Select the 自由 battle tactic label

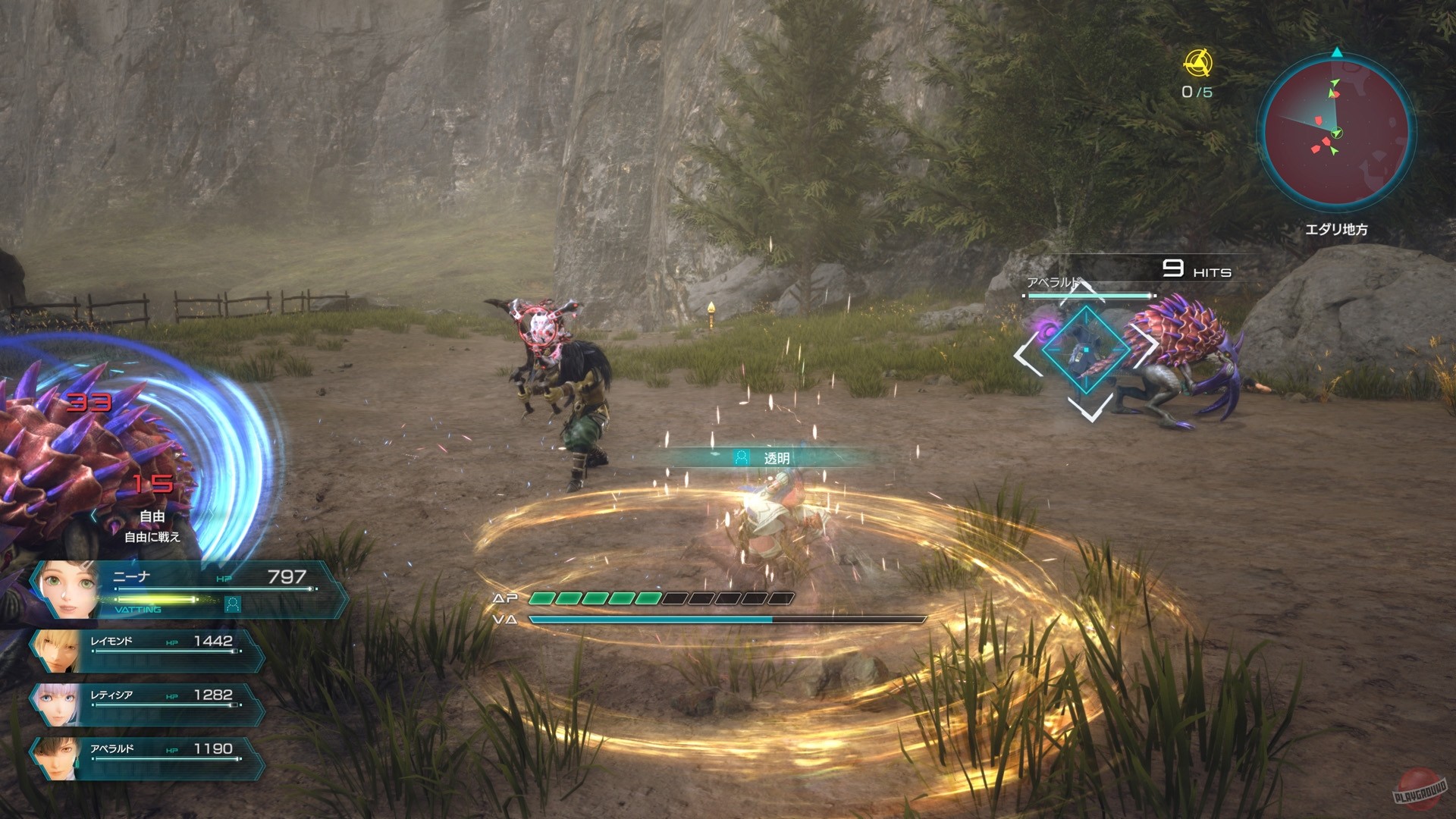coord(152,517)
